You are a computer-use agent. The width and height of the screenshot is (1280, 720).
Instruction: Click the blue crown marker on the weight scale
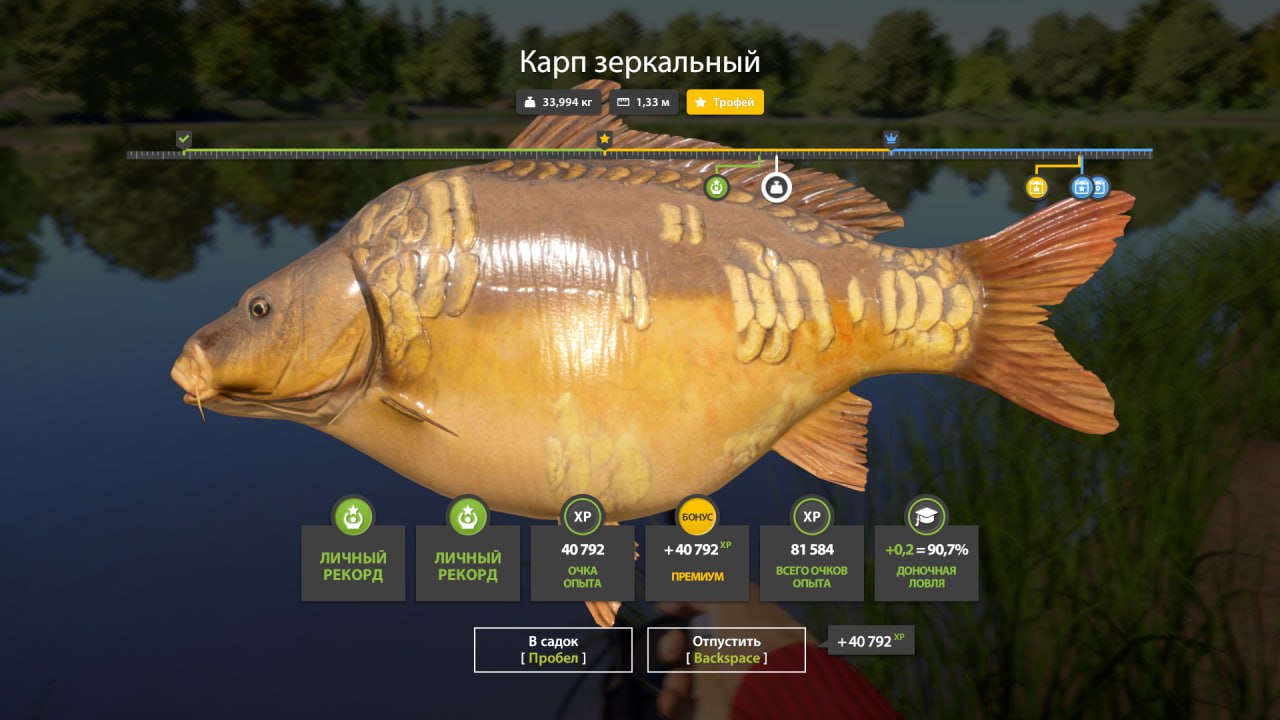coord(891,138)
